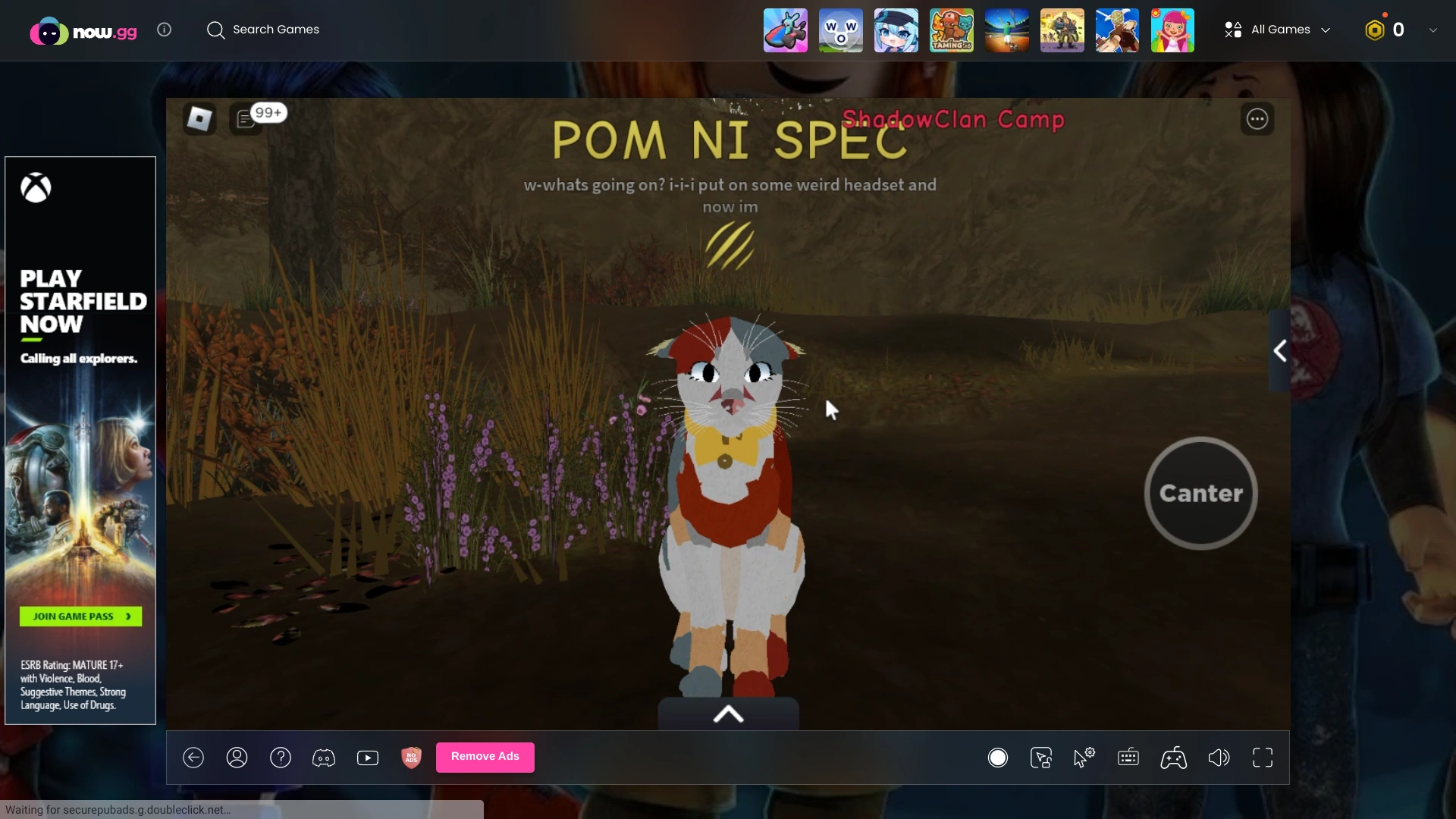Click the pink No Ads shield icon
This screenshot has width=1456, height=819.
(410, 758)
